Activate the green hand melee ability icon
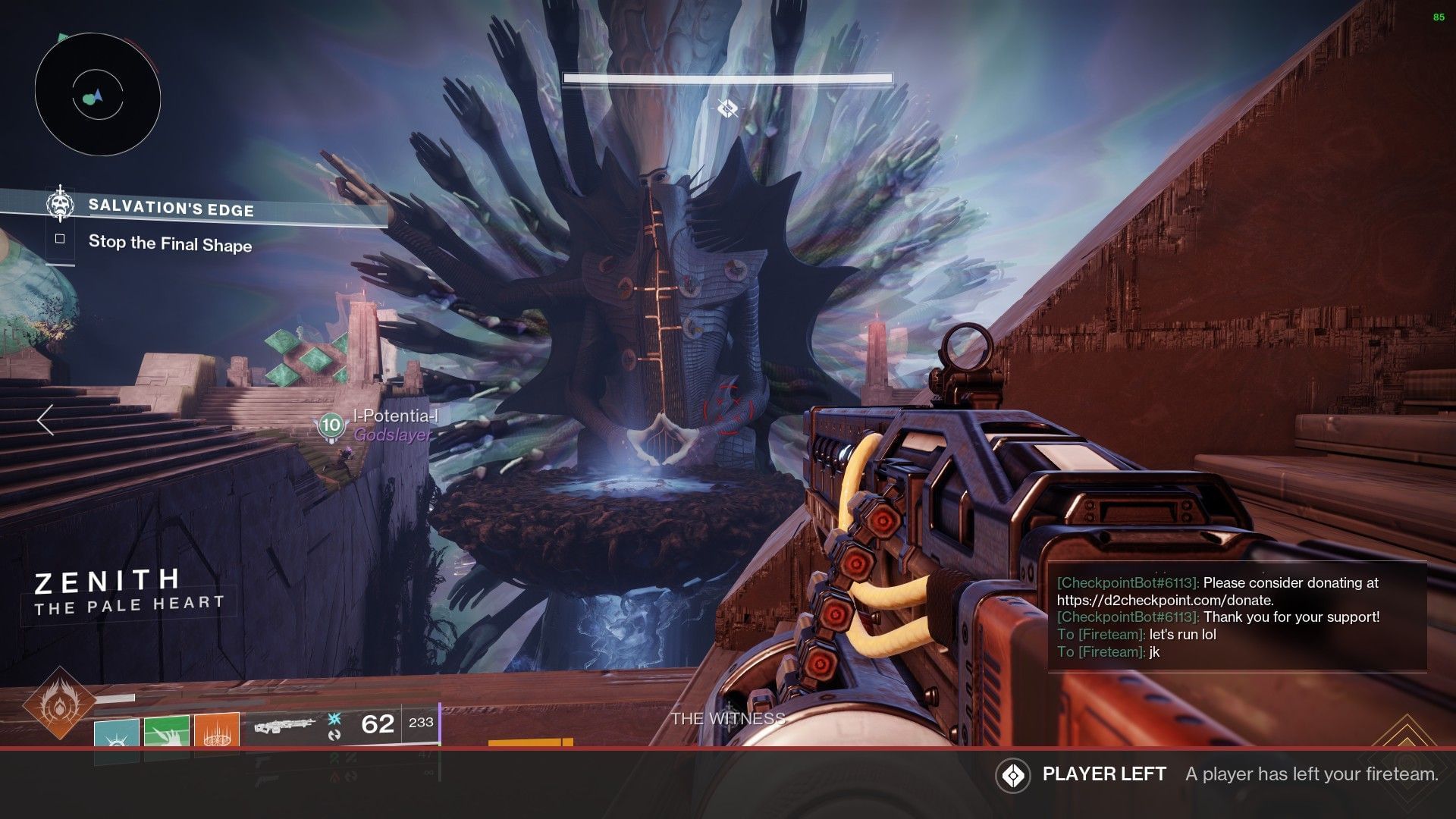Screen dimensions: 1456x819 point(167,732)
